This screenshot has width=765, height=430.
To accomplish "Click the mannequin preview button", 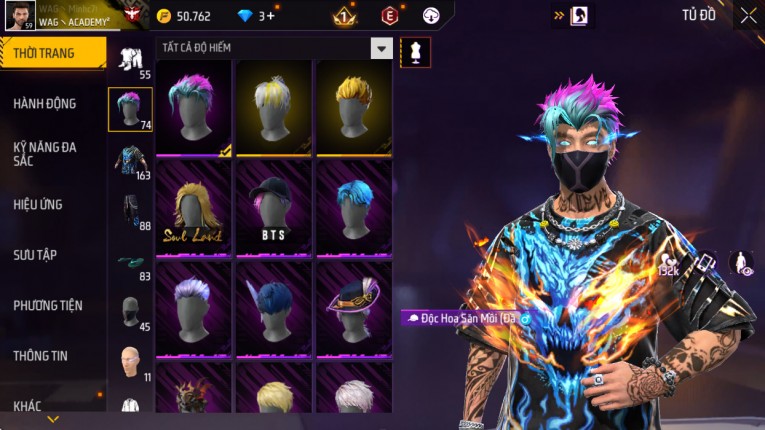I will (x=415, y=52).
